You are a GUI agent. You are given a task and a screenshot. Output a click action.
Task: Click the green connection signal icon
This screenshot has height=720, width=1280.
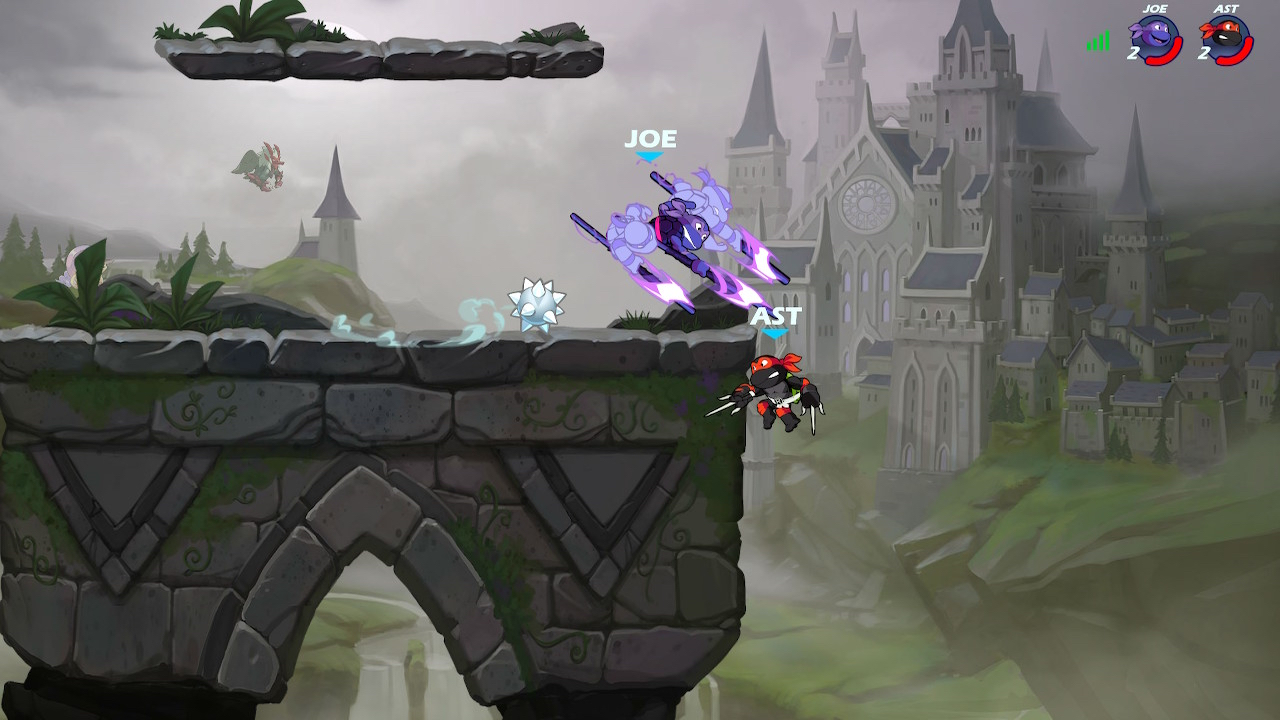click(x=1098, y=42)
